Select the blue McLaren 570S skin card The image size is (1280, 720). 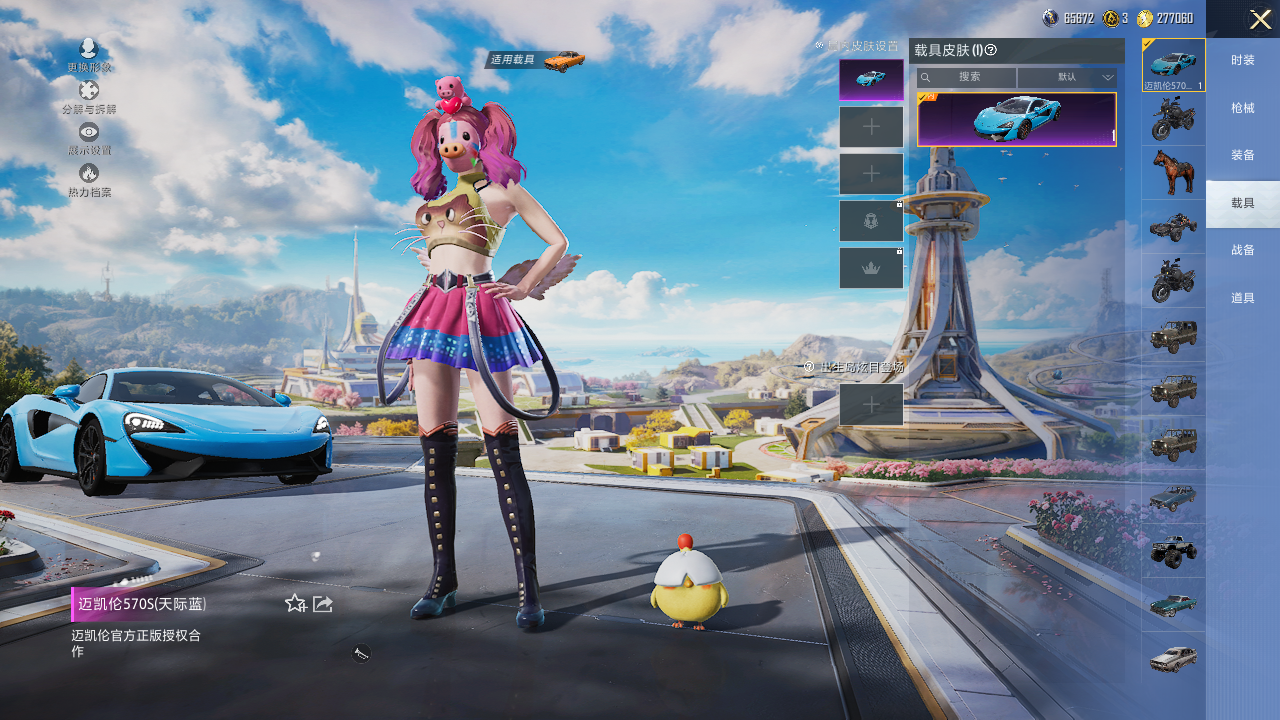1016,120
